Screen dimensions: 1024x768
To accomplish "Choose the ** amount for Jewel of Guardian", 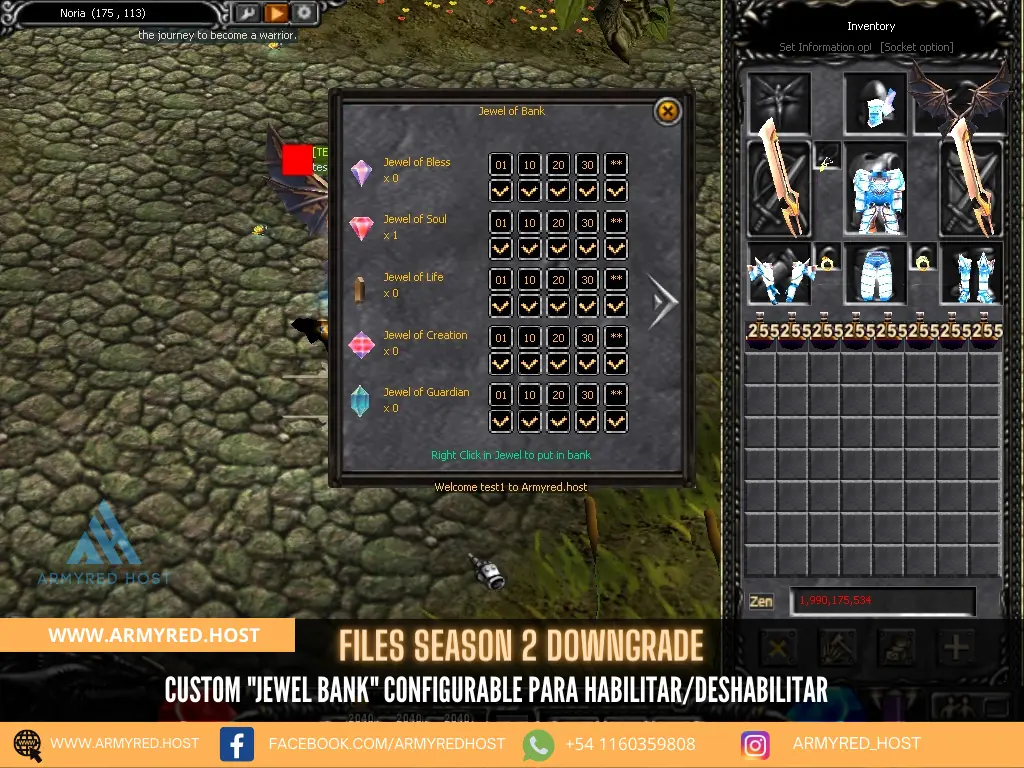I will [x=616, y=395].
